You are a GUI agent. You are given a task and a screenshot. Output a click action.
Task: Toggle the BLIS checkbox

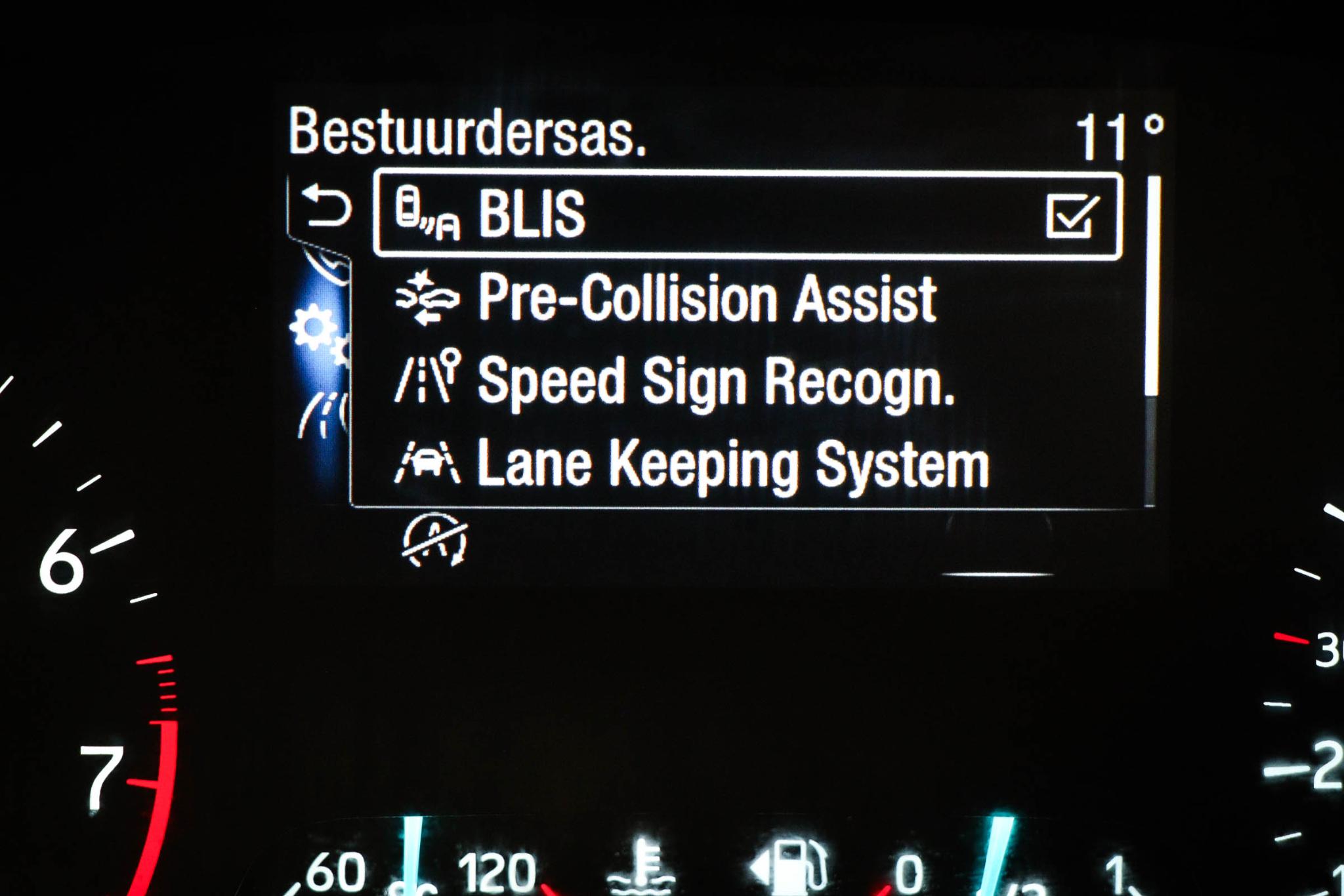click(x=1072, y=215)
